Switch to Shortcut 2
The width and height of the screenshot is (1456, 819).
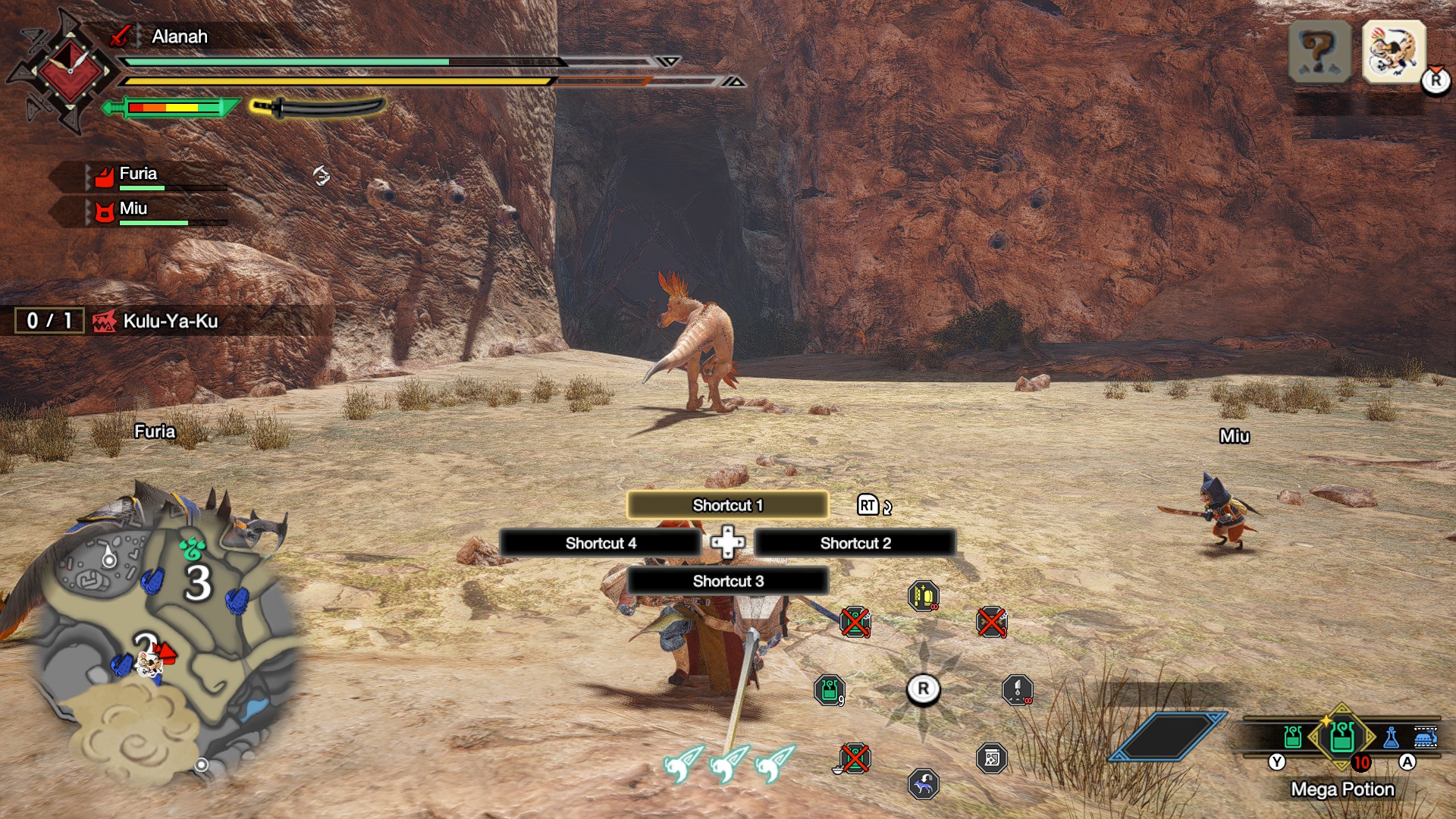coord(855,543)
